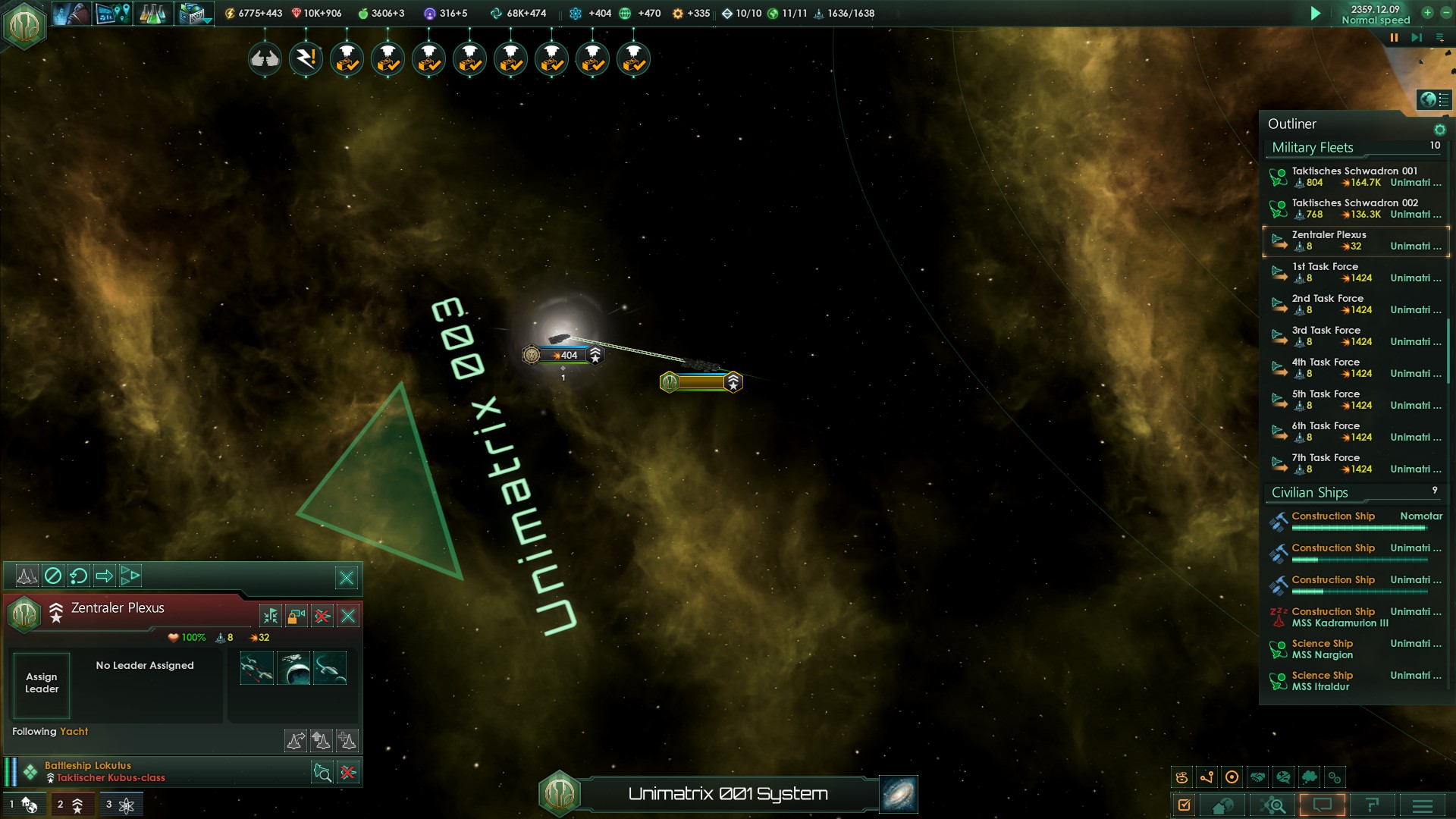This screenshot has height=819, width=1456.
Task: Close the Zentraler Plexus fleet panel
Action: [348, 616]
